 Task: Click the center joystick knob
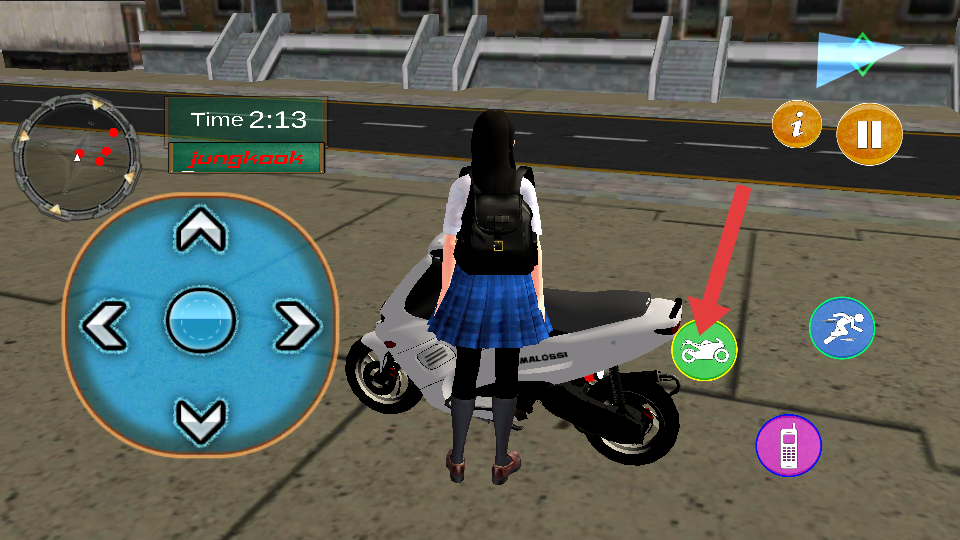(x=200, y=321)
